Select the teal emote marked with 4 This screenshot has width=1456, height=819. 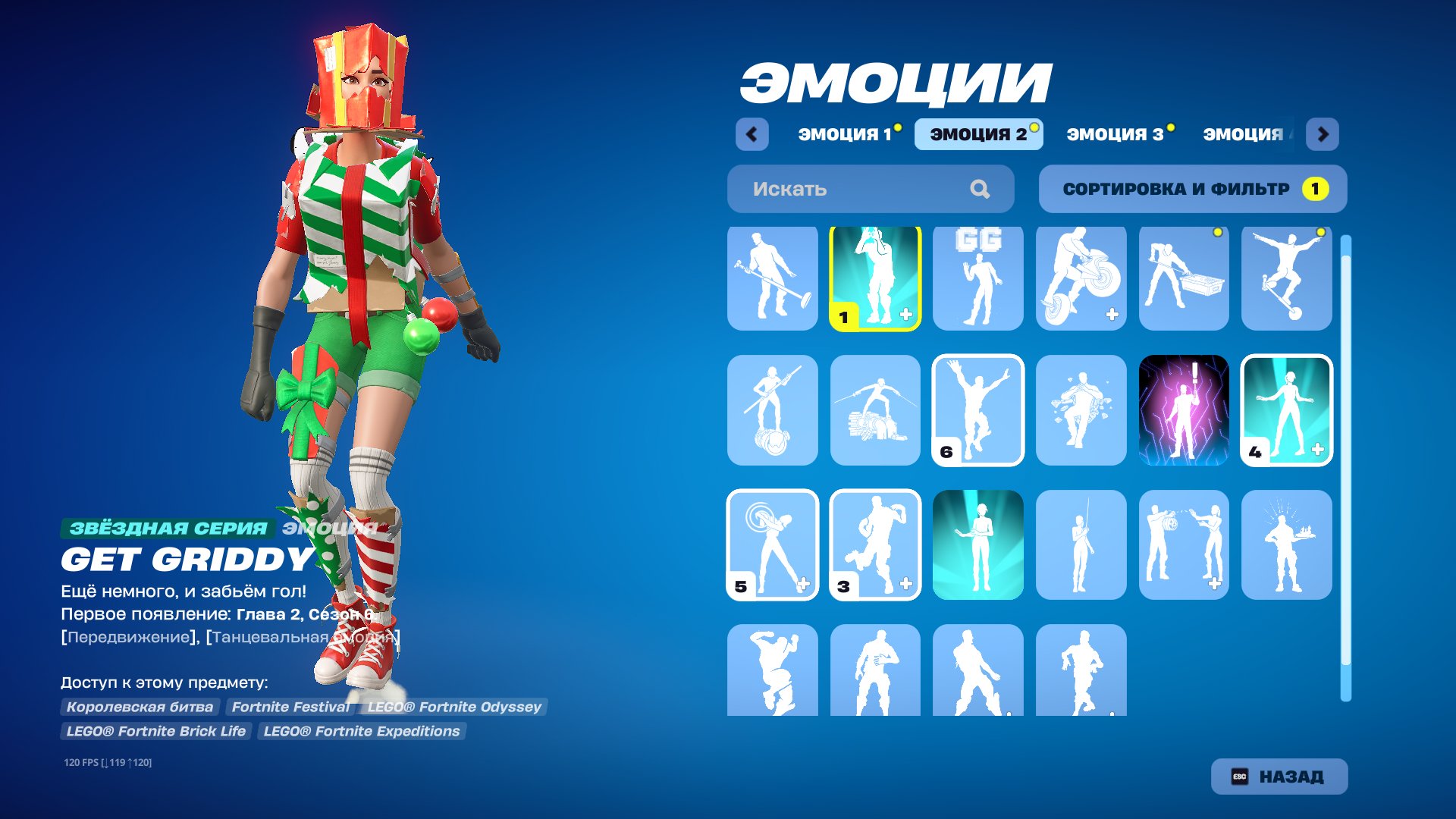point(1288,409)
